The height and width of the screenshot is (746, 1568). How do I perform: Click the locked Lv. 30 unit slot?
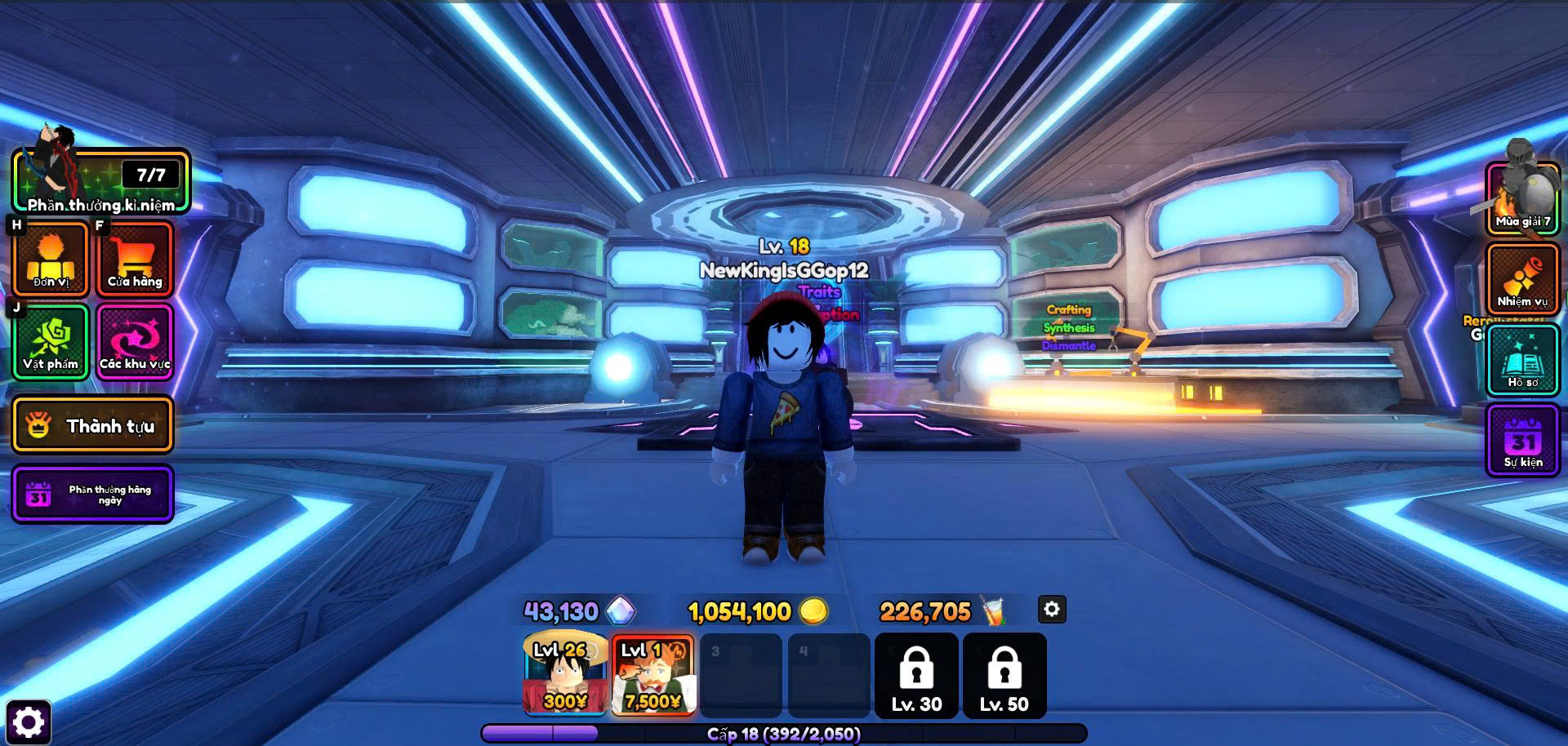click(x=916, y=676)
